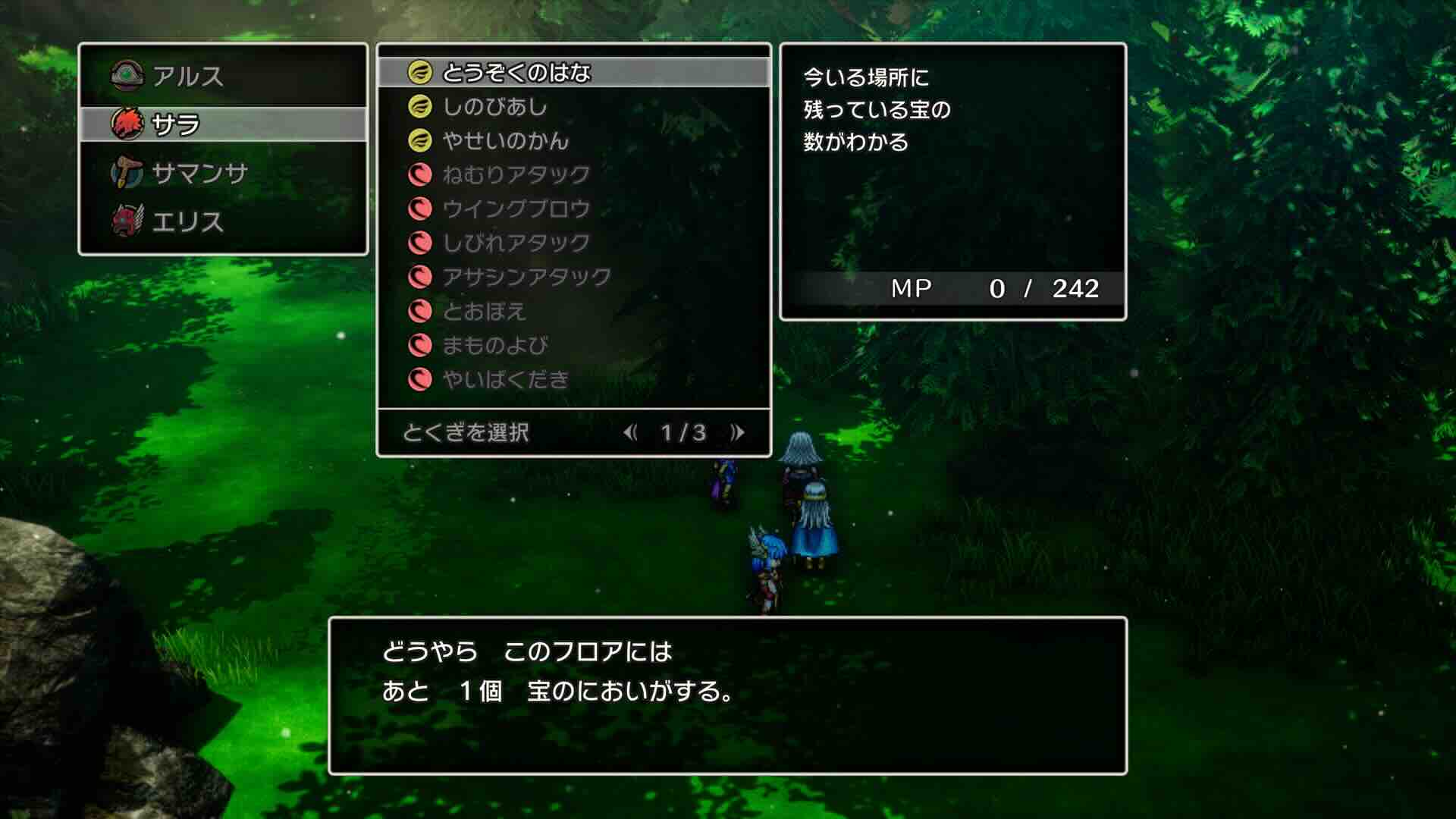The height and width of the screenshot is (819, 1456).
Task: Select Arus's helmet party icon
Action: [x=127, y=74]
